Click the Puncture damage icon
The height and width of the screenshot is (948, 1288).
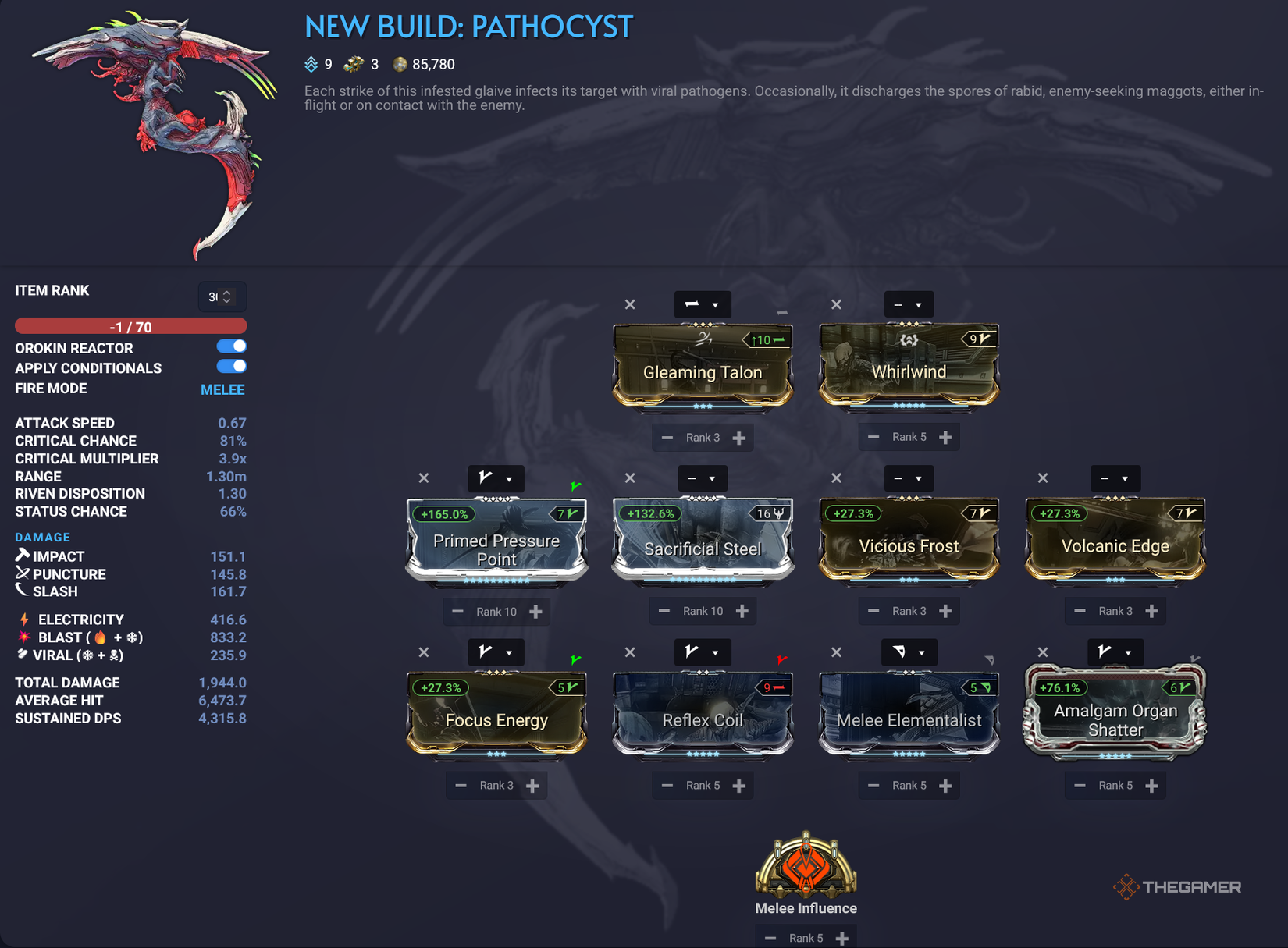point(21,573)
